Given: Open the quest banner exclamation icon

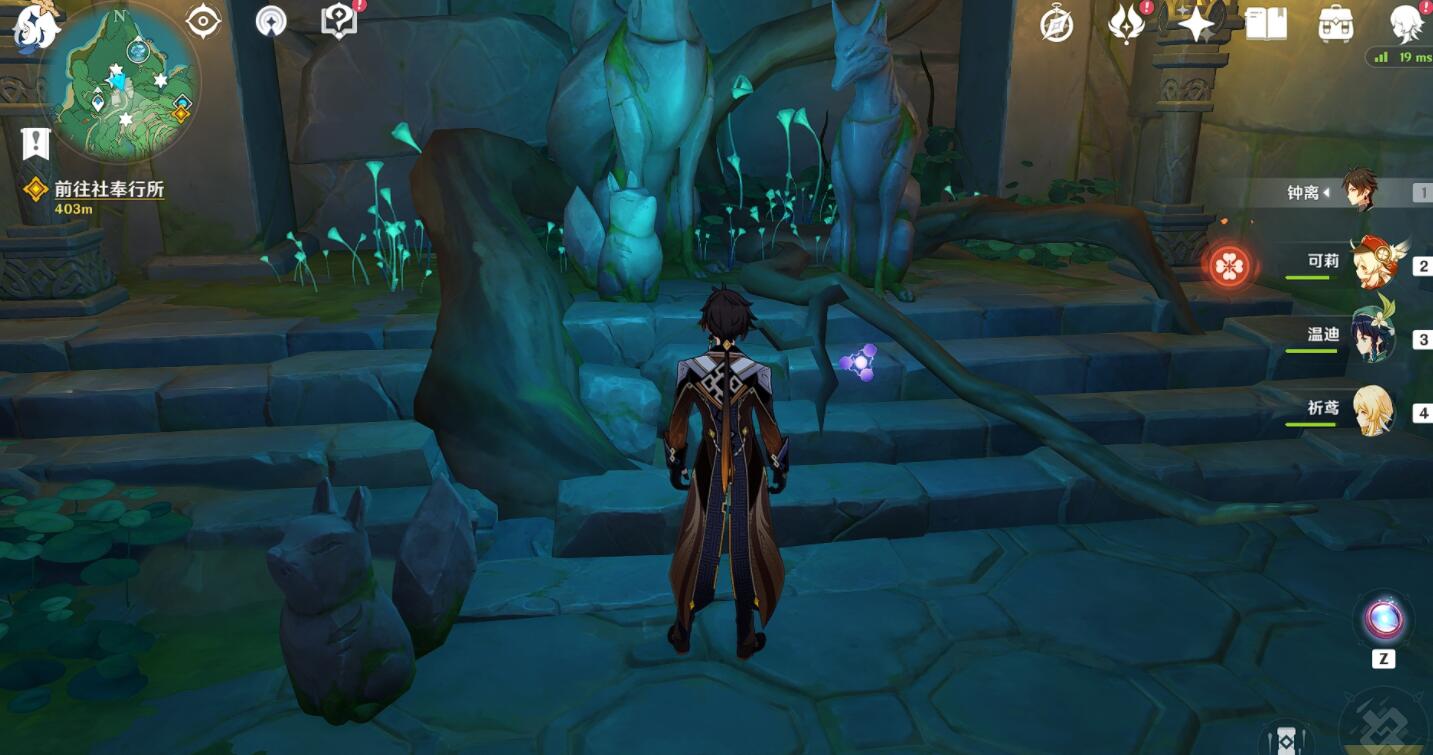Looking at the screenshot, I should click(x=36, y=144).
